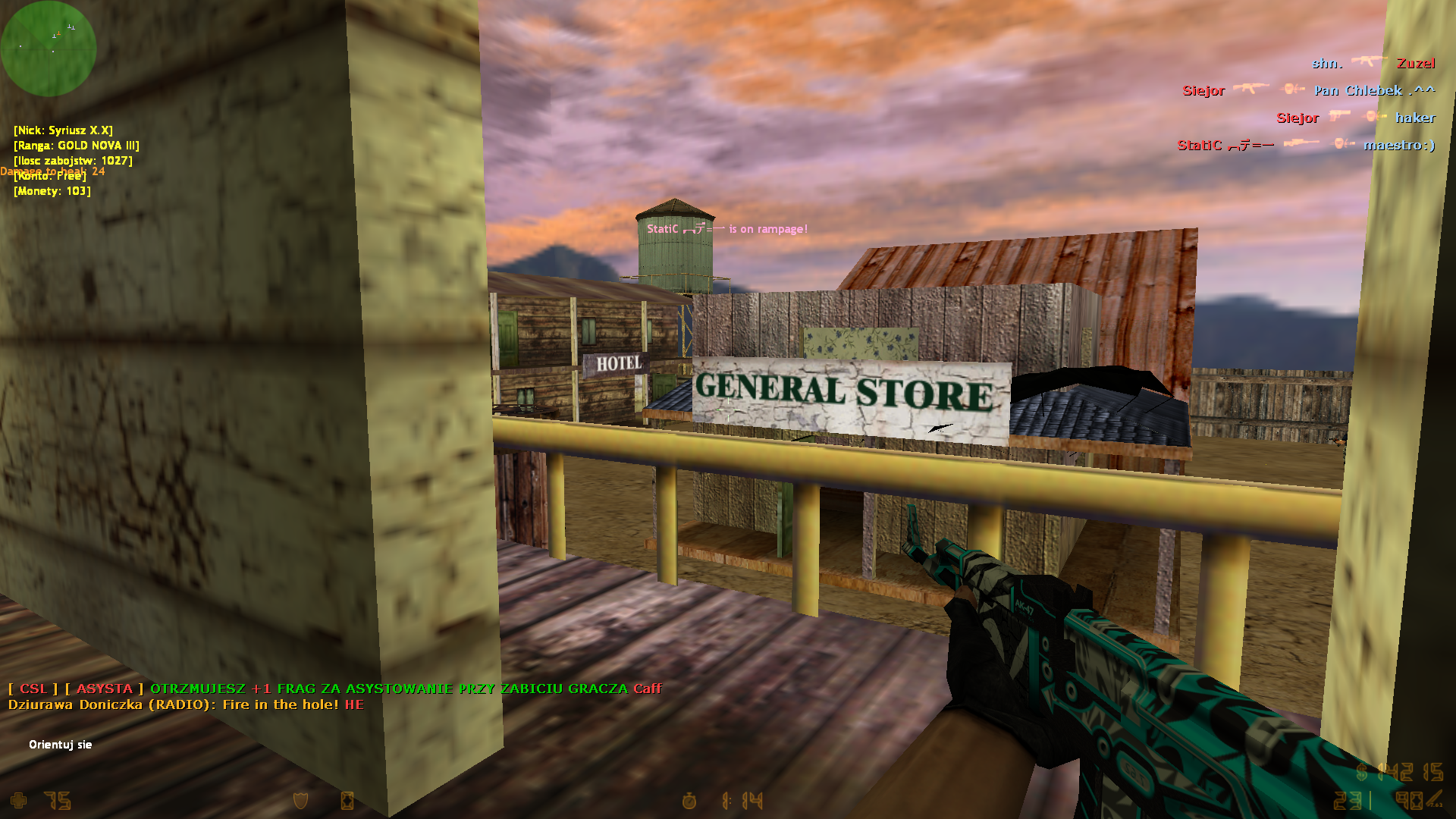Viewport: 1456px width, 819px height.
Task: Click the armor shield HUD icon
Action: [x=301, y=801]
